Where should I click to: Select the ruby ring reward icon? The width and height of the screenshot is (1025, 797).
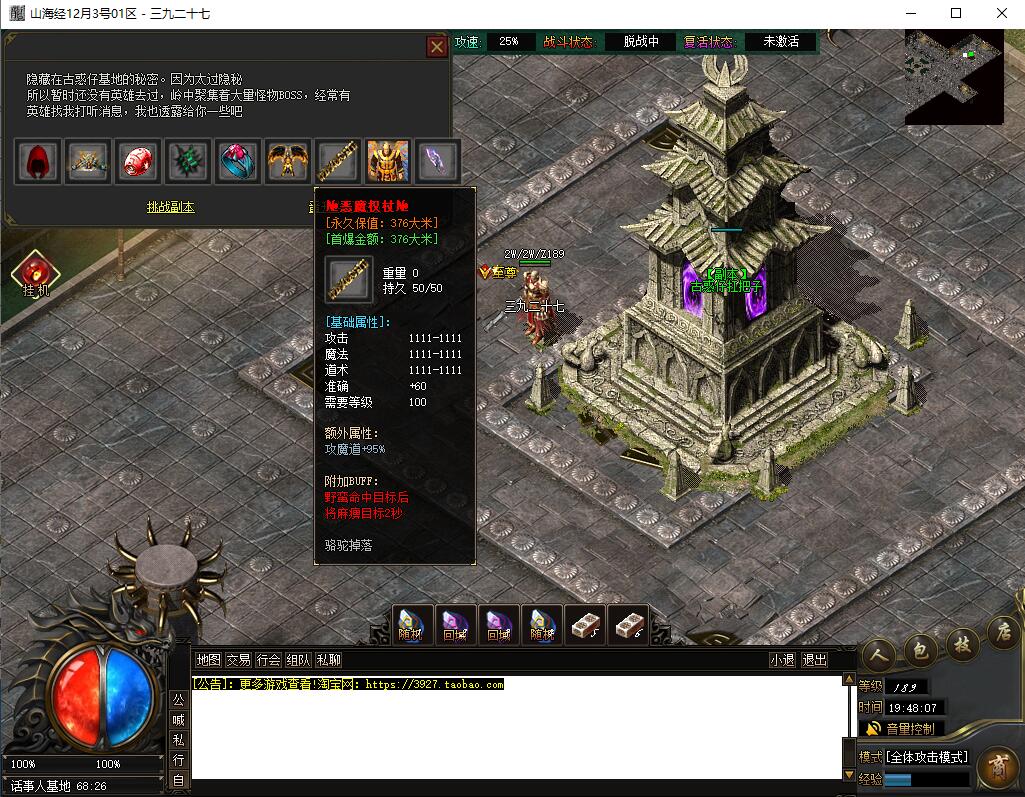(238, 160)
